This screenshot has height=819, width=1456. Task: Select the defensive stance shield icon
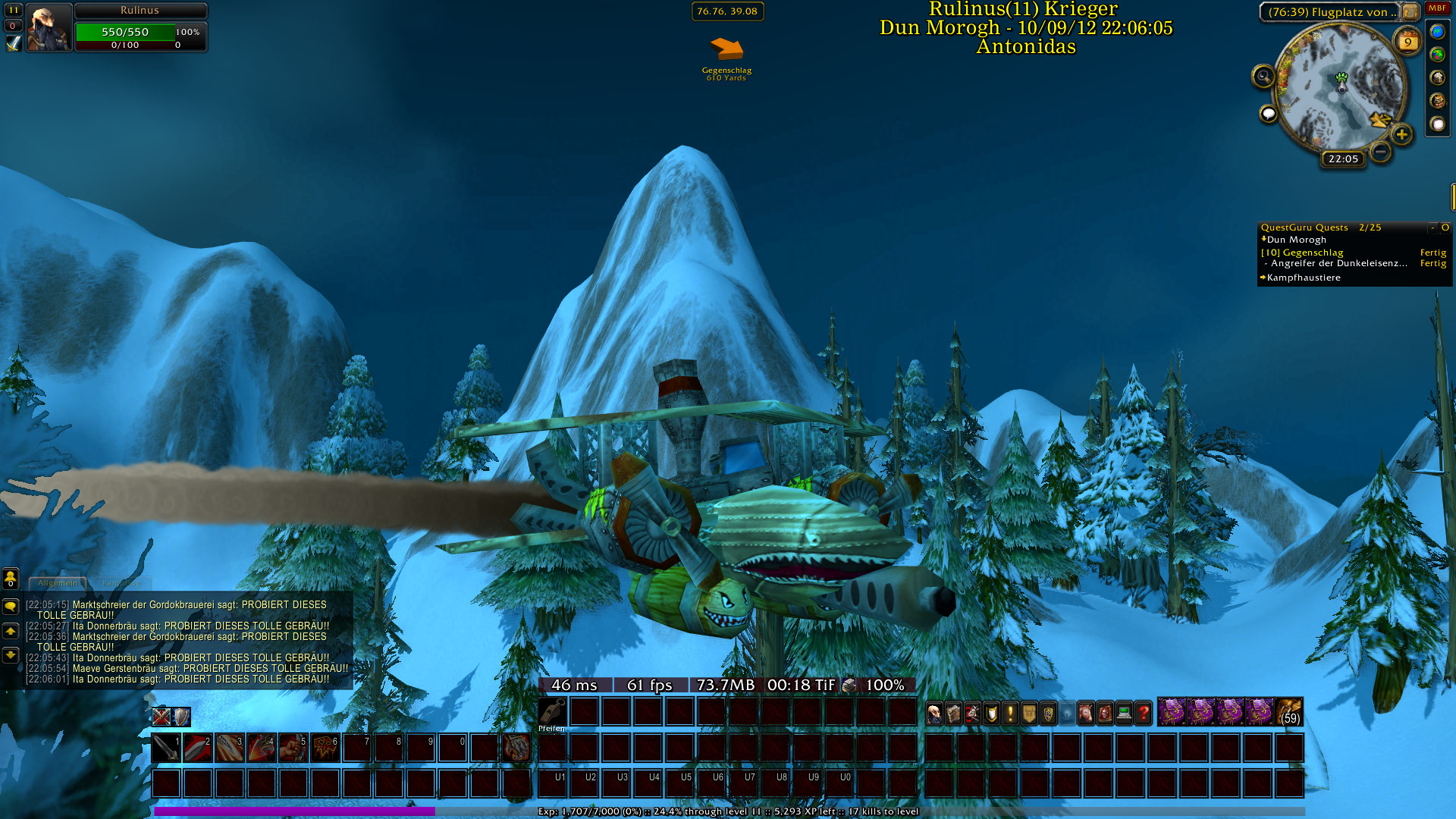point(181,717)
